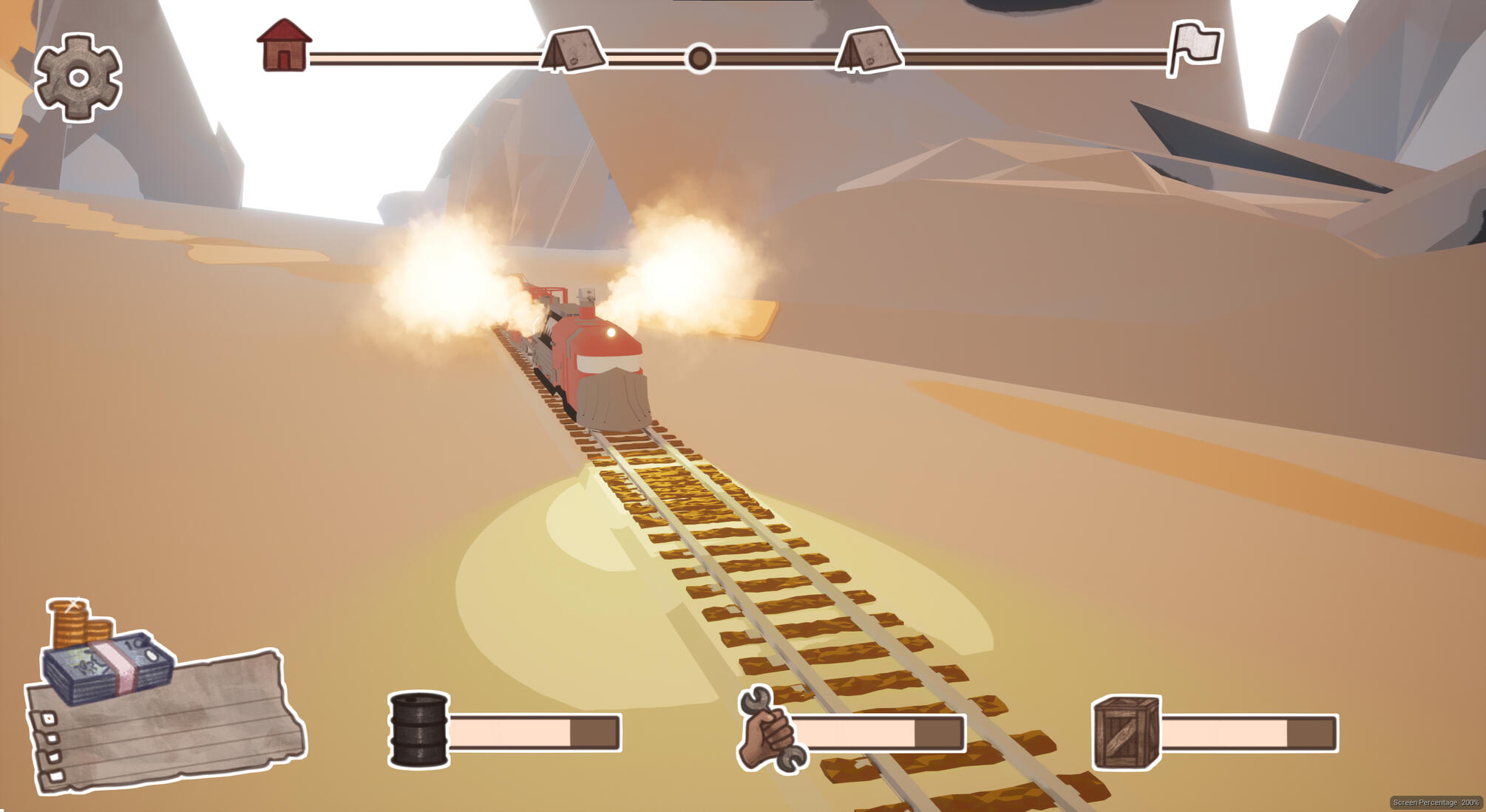Open settings with the gear icon
This screenshot has height=812, width=1486.
pos(78,77)
